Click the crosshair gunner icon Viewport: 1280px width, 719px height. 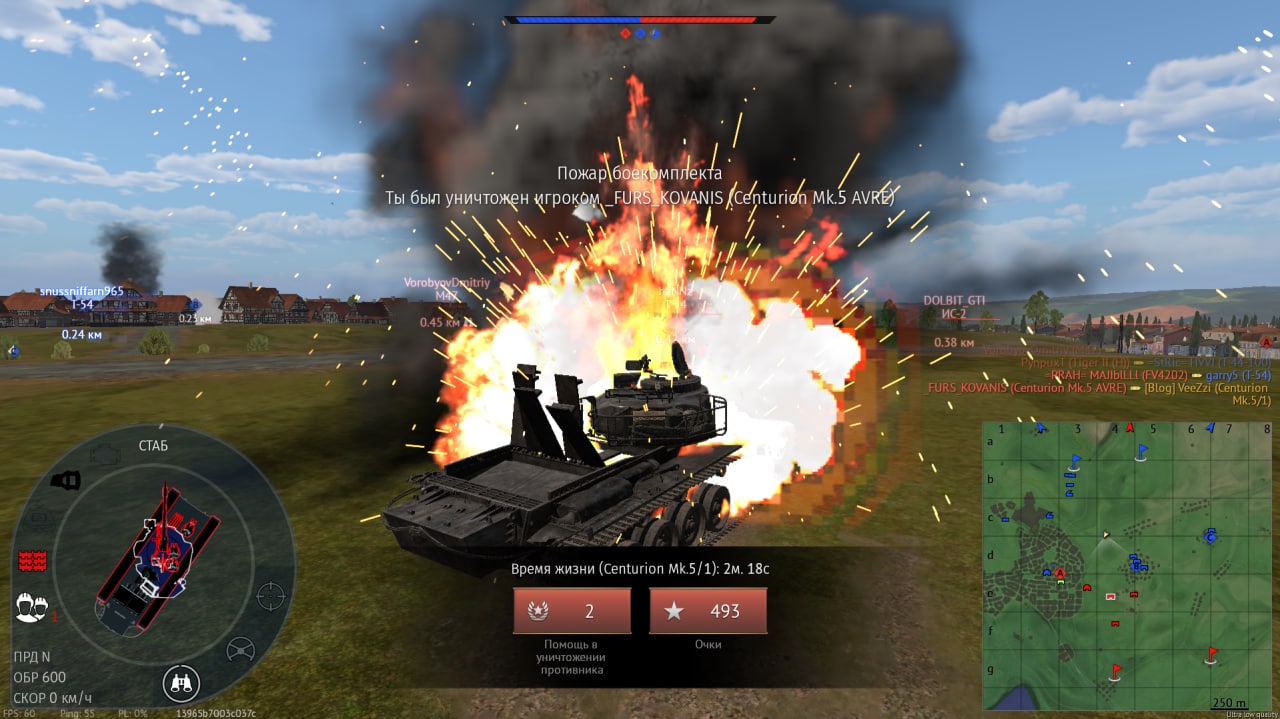[x=270, y=596]
